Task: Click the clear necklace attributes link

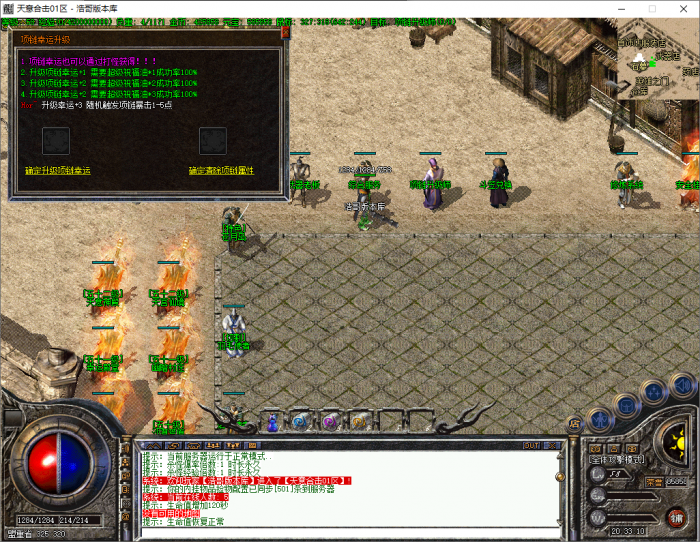Action: (x=221, y=171)
